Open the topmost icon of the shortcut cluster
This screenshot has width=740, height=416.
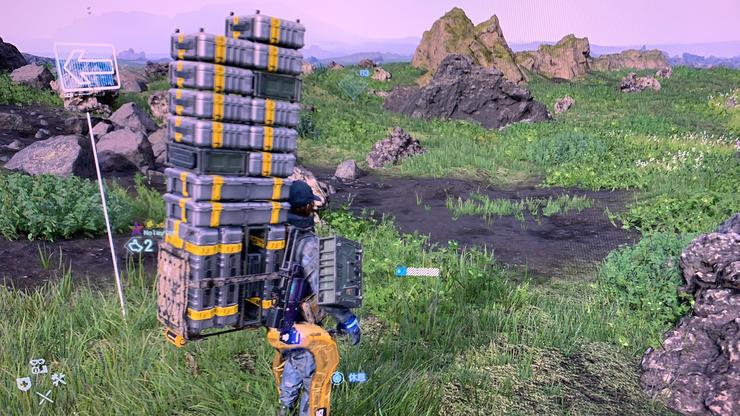(x=38, y=366)
